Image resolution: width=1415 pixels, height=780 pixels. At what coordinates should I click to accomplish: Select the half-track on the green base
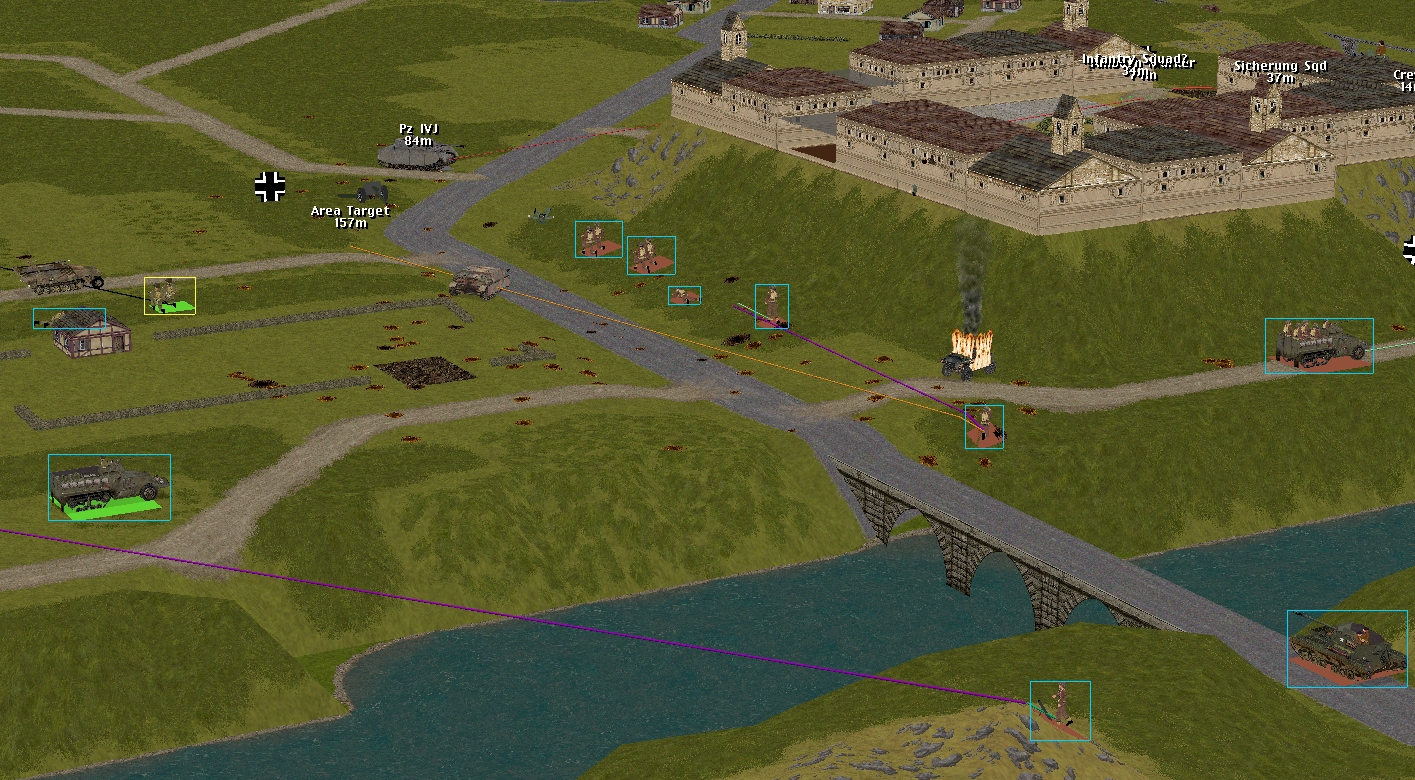tap(109, 487)
